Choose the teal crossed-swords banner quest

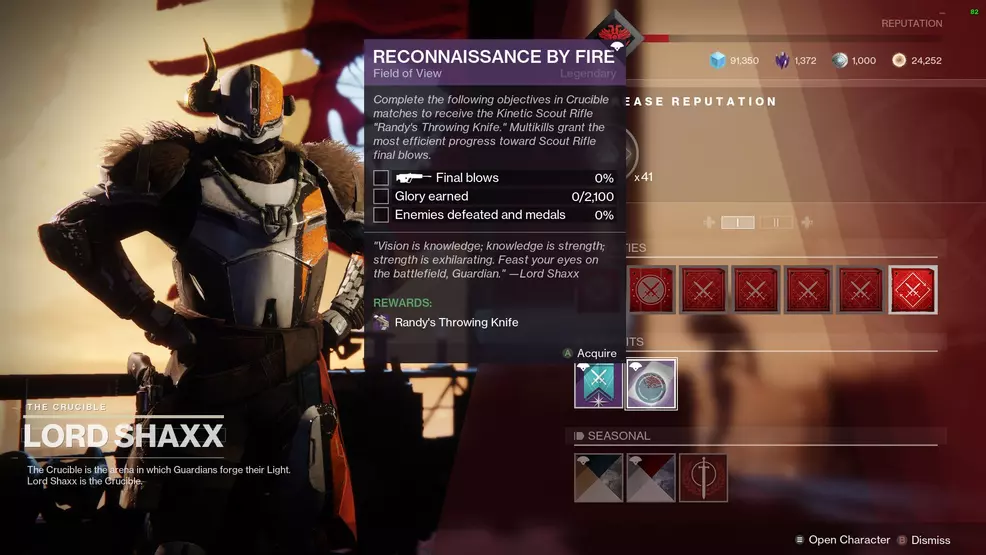click(x=599, y=384)
